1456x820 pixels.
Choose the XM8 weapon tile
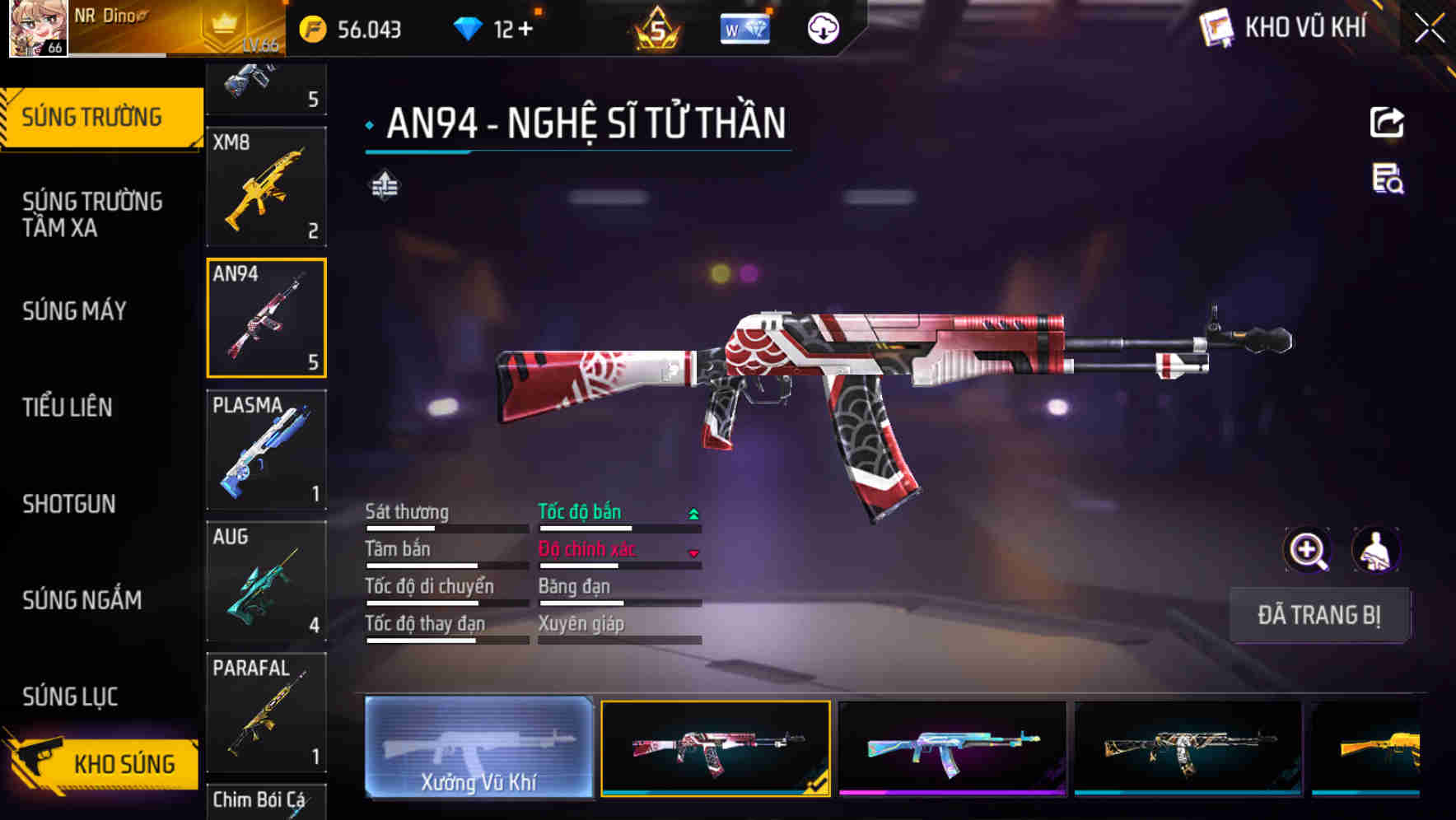(x=266, y=187)
